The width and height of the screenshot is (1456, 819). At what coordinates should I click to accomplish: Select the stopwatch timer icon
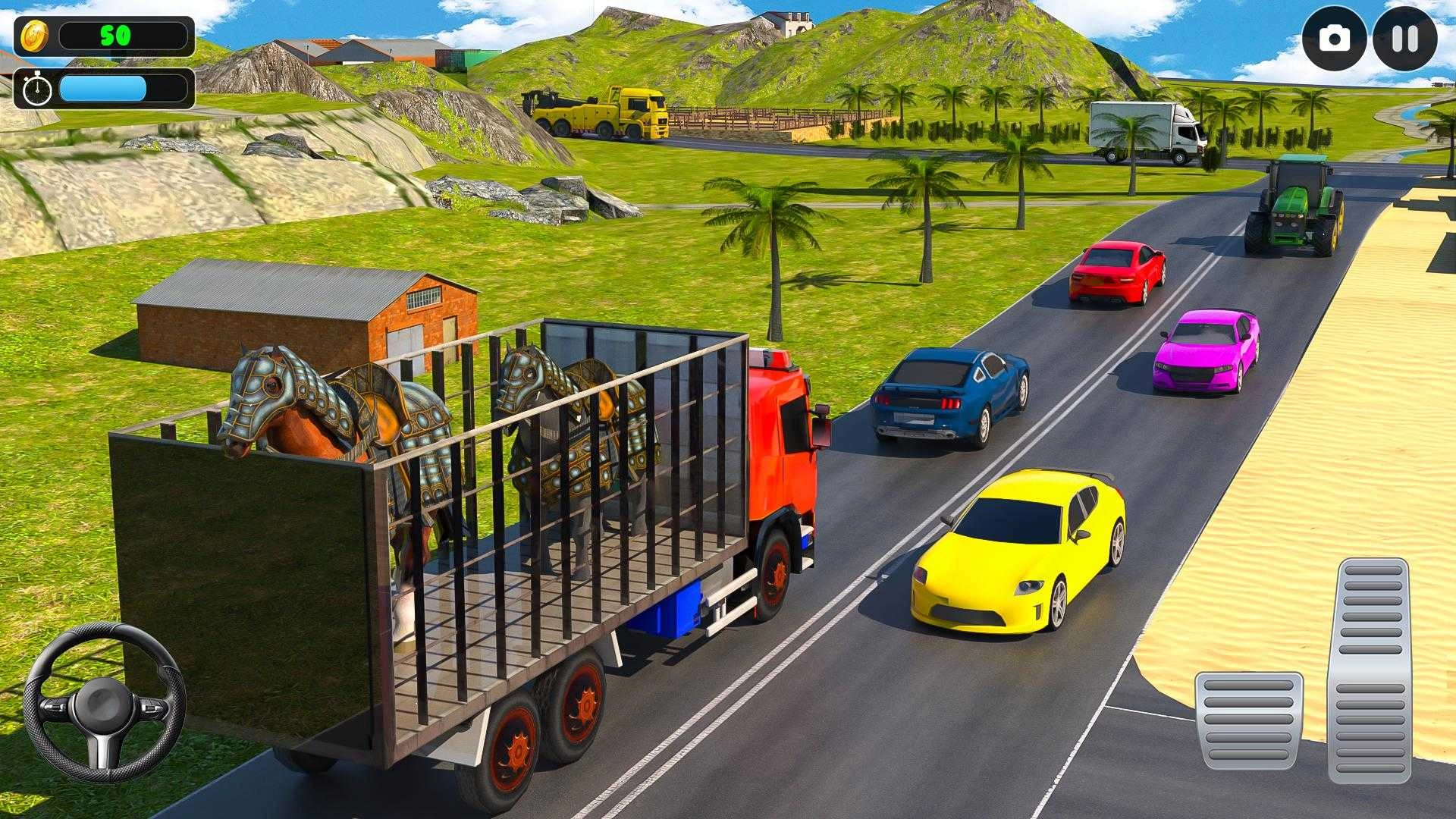click(x=36, y=89)
